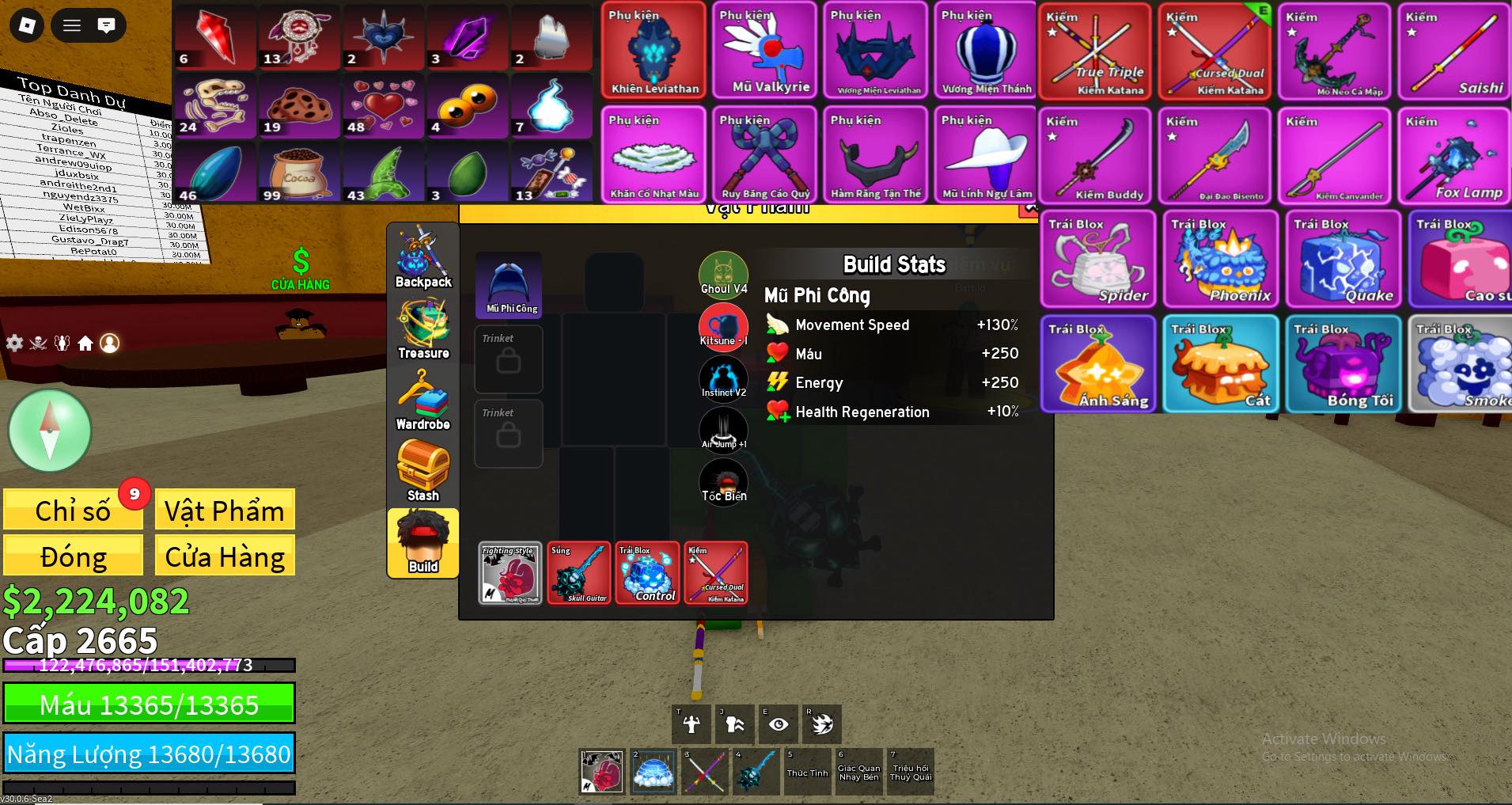Screen dimensions: 1512x805
Task: Click the Ghoul V4 race icon
Action: 723,274
